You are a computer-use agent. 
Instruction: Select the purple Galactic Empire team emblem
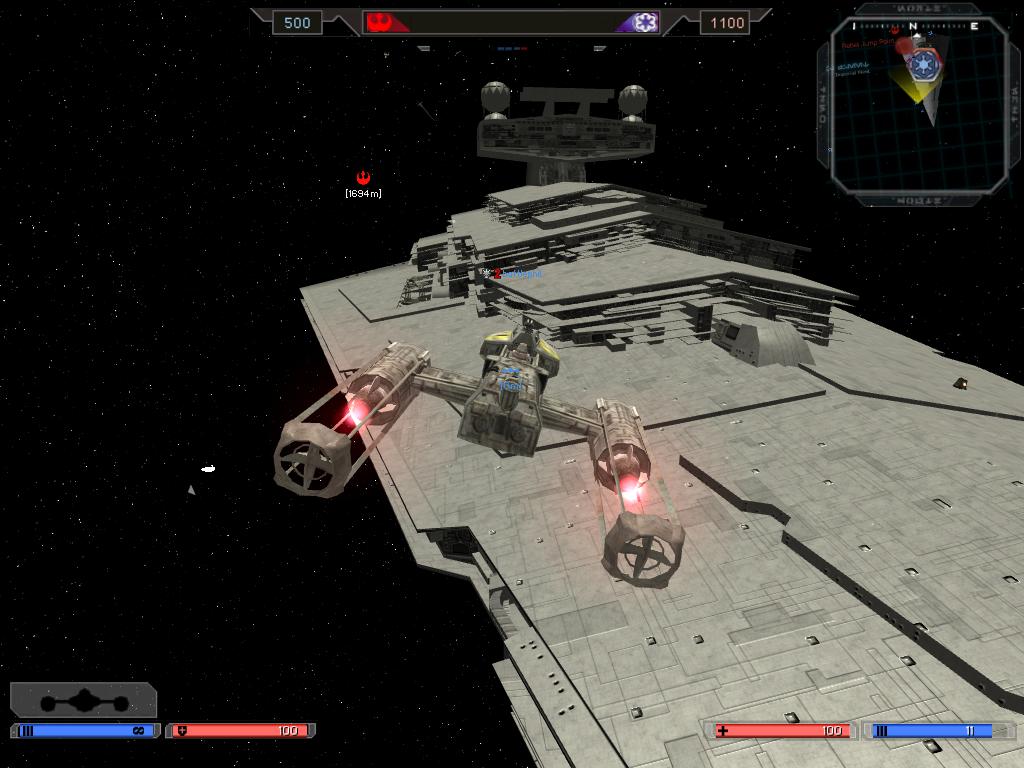click(645, 22)
